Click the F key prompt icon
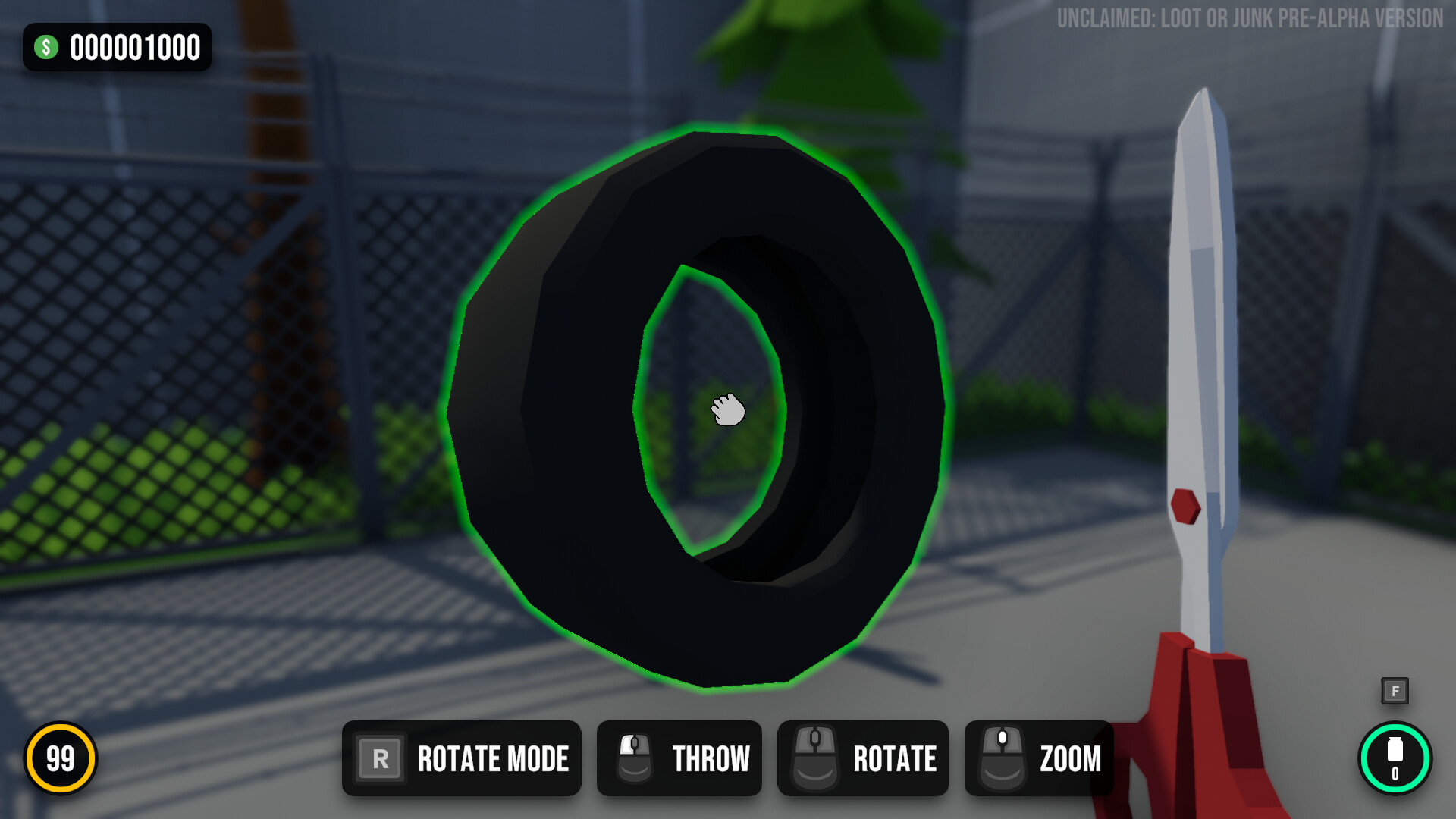This screenshot has width=1456, height=819. point(1395,691)
